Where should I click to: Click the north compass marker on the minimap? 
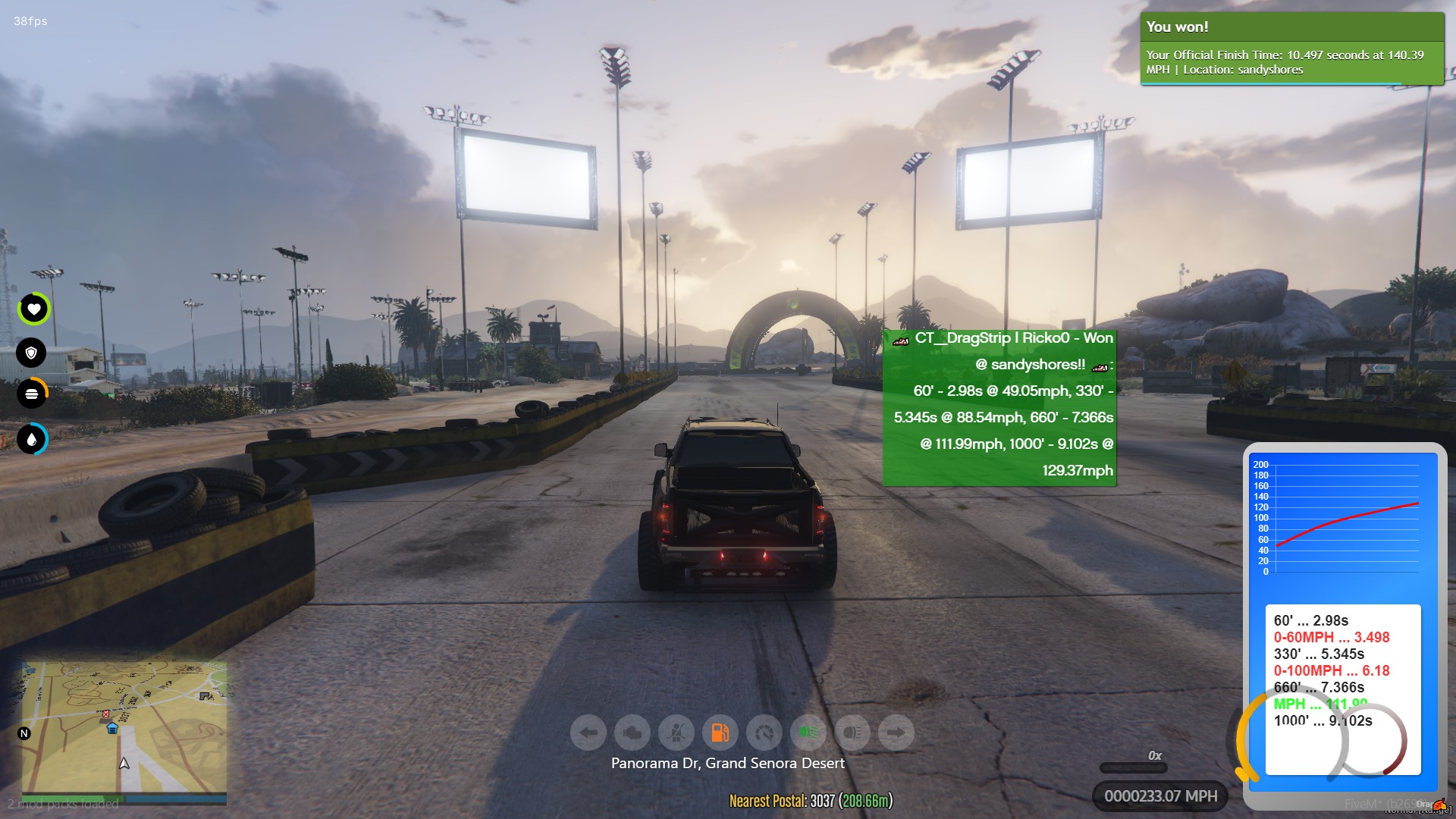[x=25, y=733]
